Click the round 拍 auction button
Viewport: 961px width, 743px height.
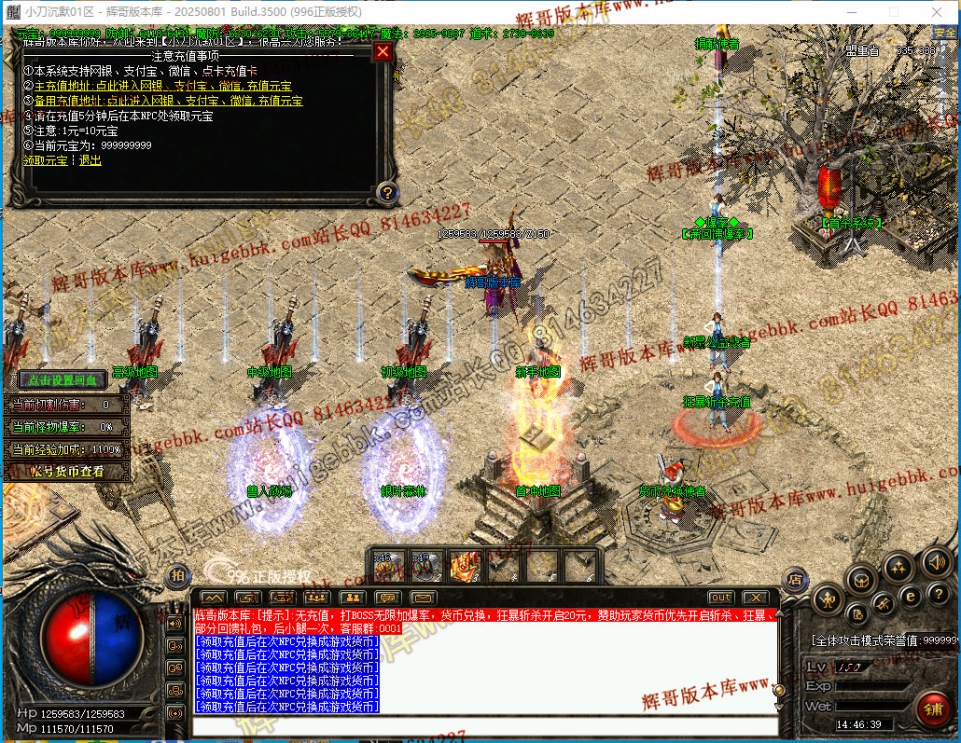(177, 574)
